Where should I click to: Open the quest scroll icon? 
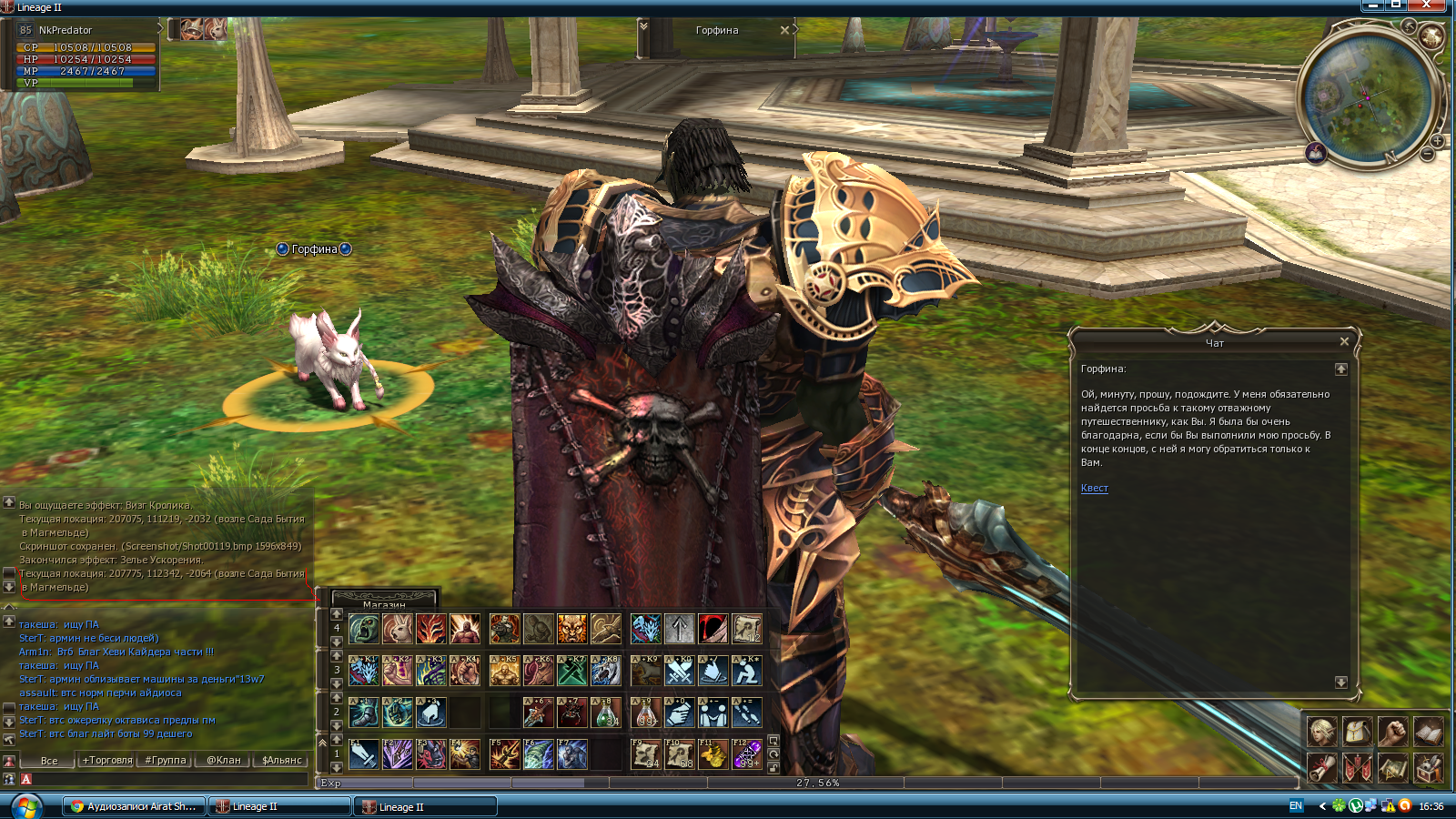click(x=1321, y=768)
